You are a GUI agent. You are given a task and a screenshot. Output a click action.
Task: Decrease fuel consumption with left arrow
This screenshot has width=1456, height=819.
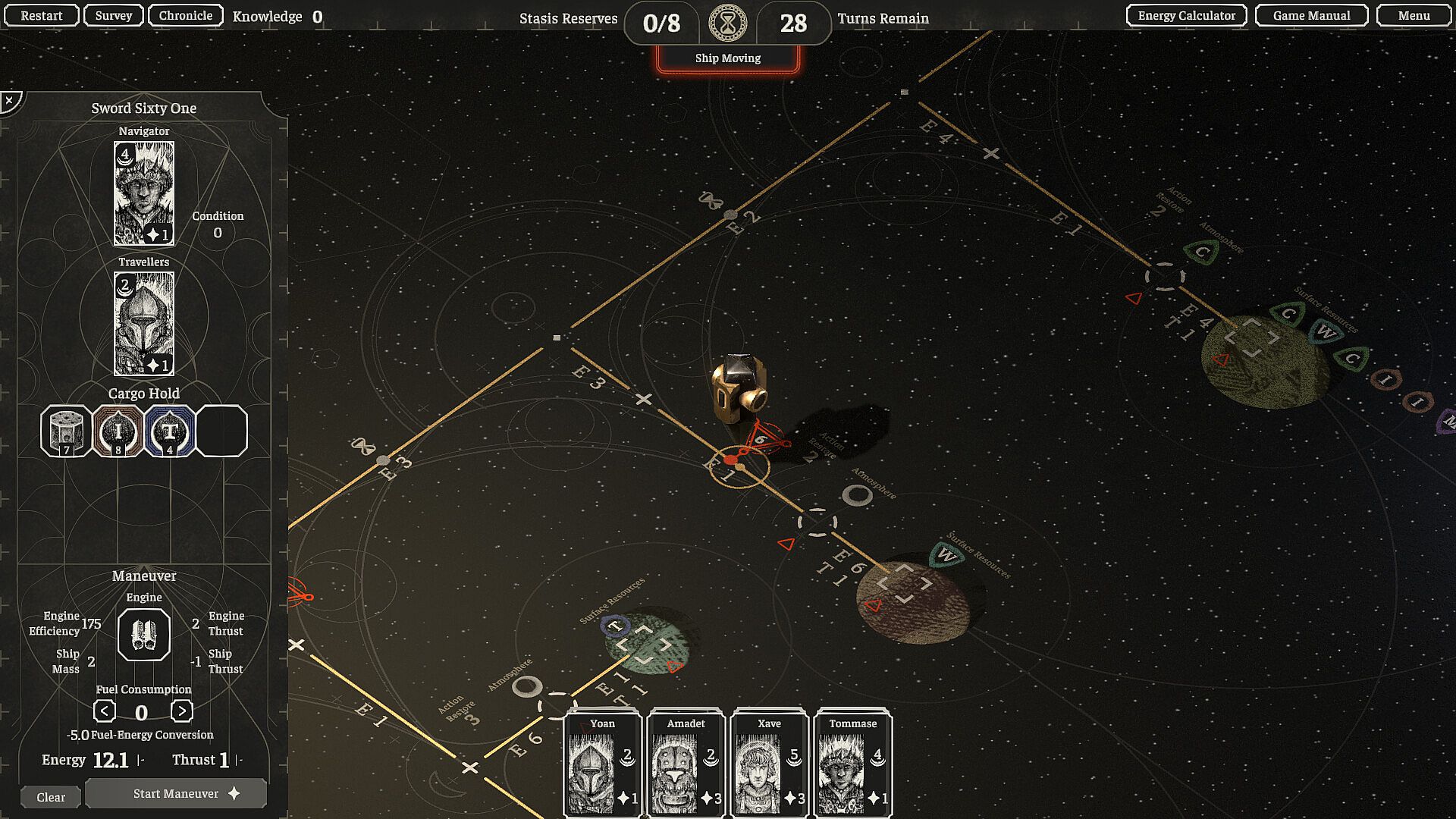pos(105,711)
